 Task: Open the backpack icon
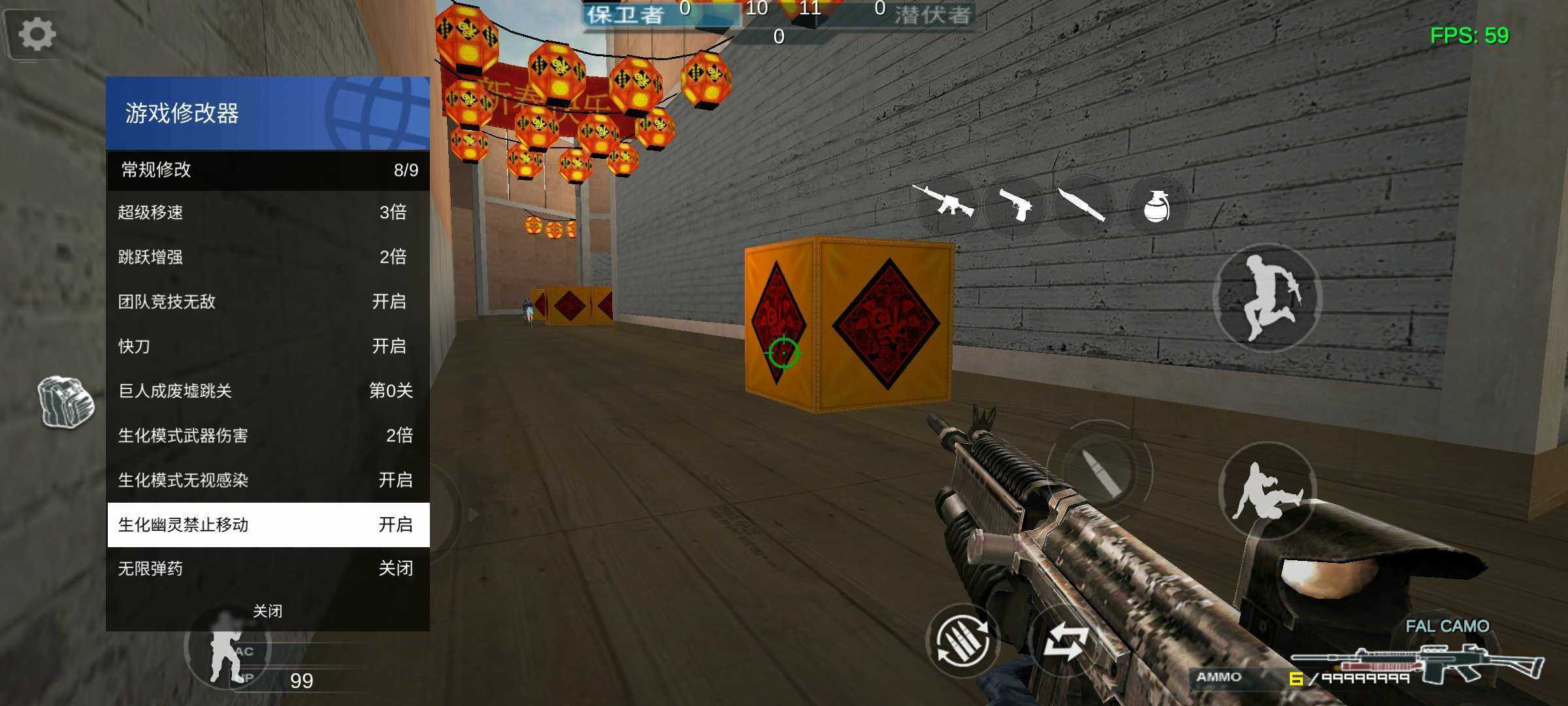[x=65, y=401]
